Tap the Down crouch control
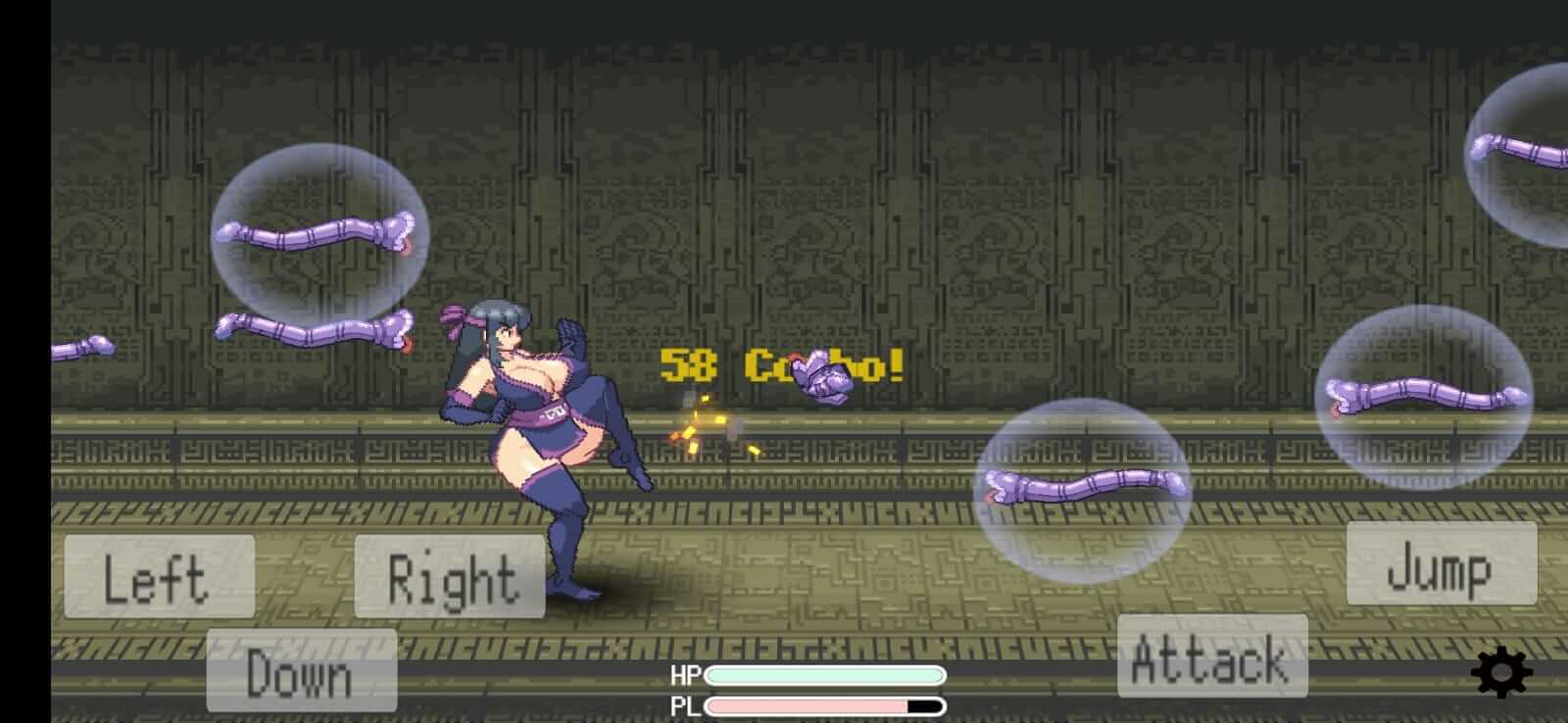 300,673
